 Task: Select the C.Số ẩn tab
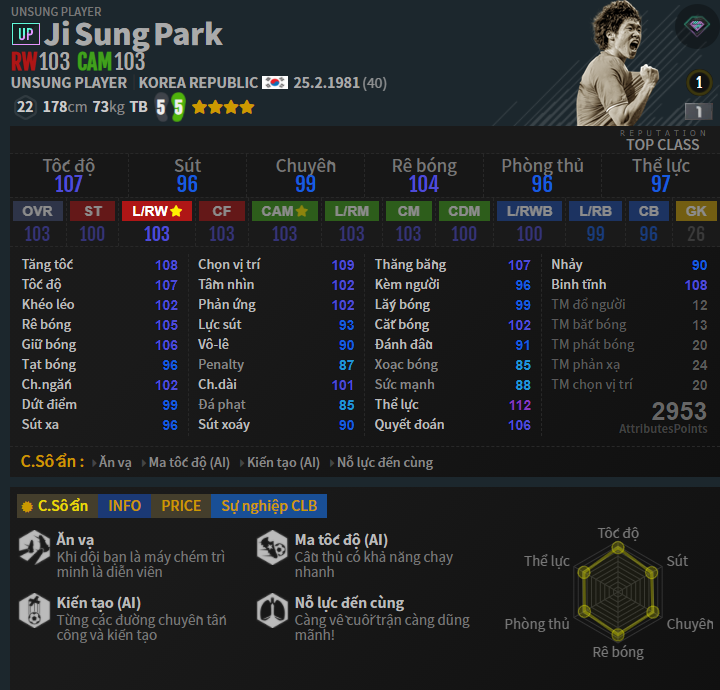55,506
